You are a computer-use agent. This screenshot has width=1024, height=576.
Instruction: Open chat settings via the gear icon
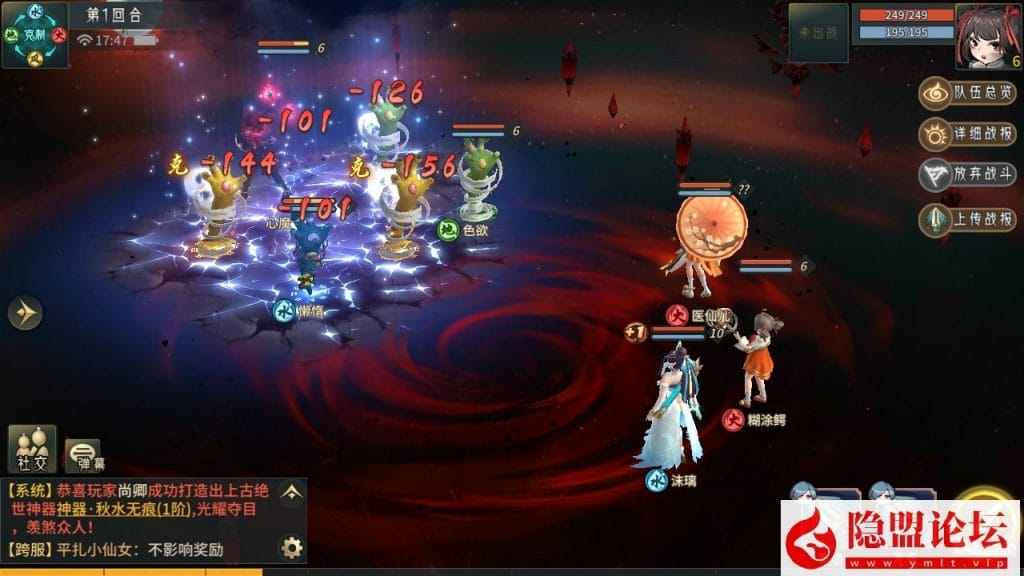pos(291,547)
